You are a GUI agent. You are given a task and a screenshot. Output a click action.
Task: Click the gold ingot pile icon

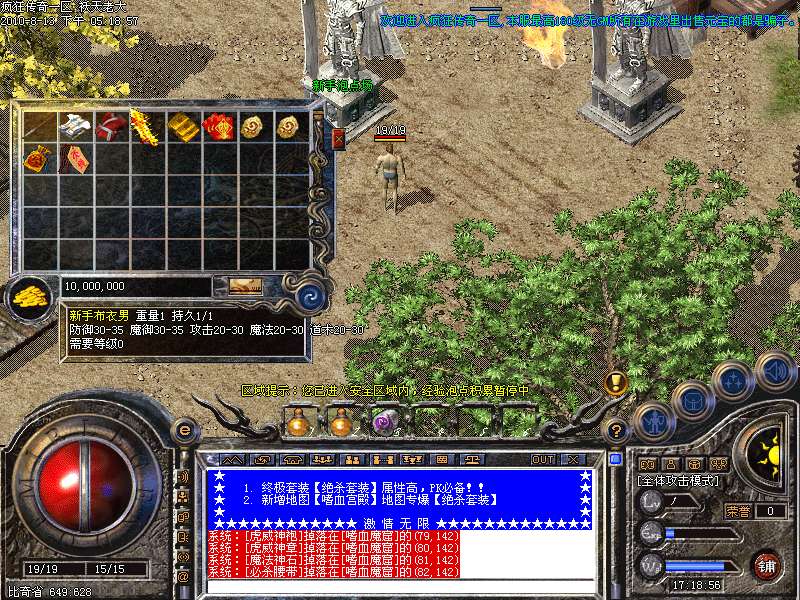coord(30,294)
